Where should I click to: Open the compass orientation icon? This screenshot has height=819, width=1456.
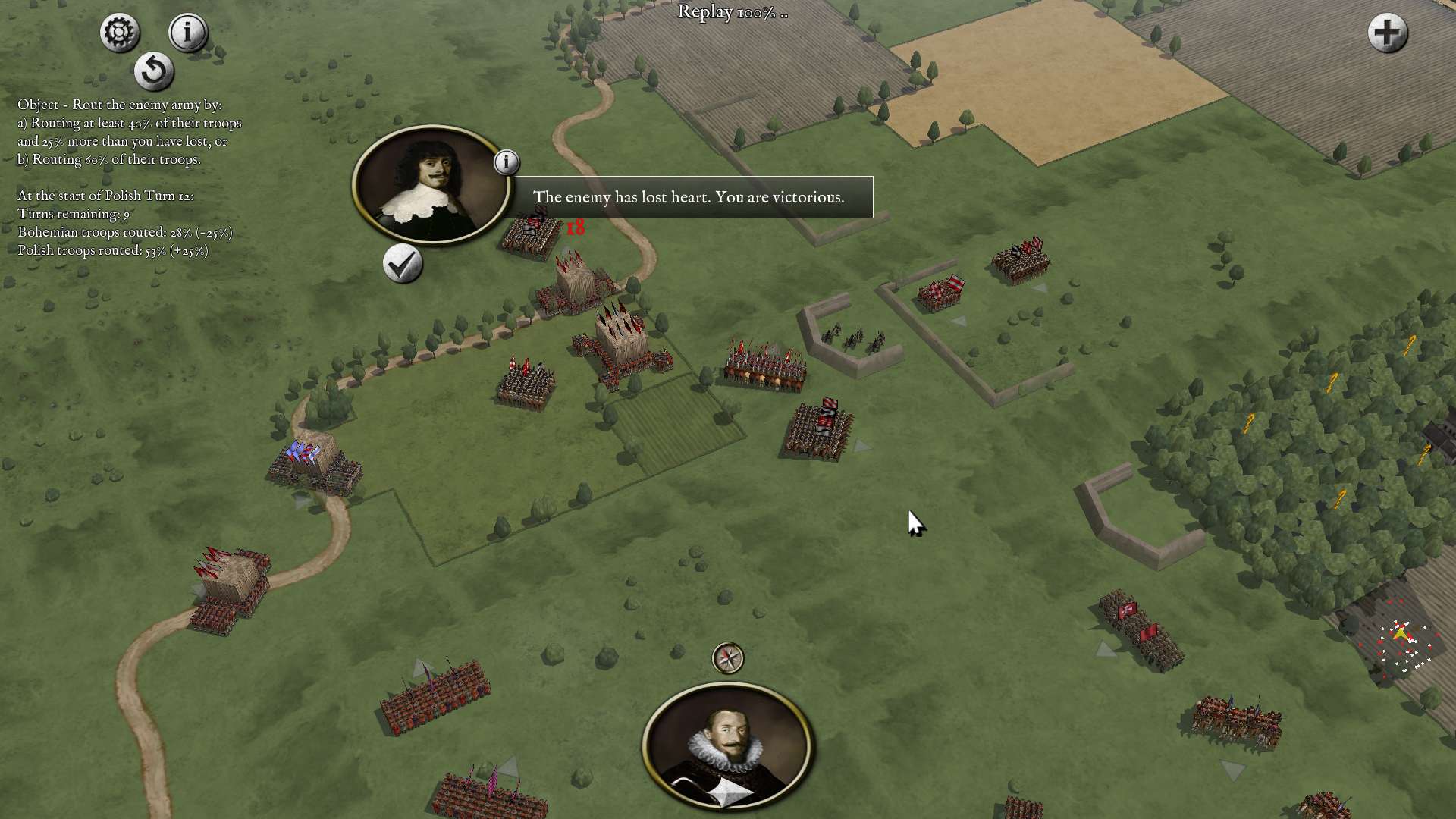[727, 659]
